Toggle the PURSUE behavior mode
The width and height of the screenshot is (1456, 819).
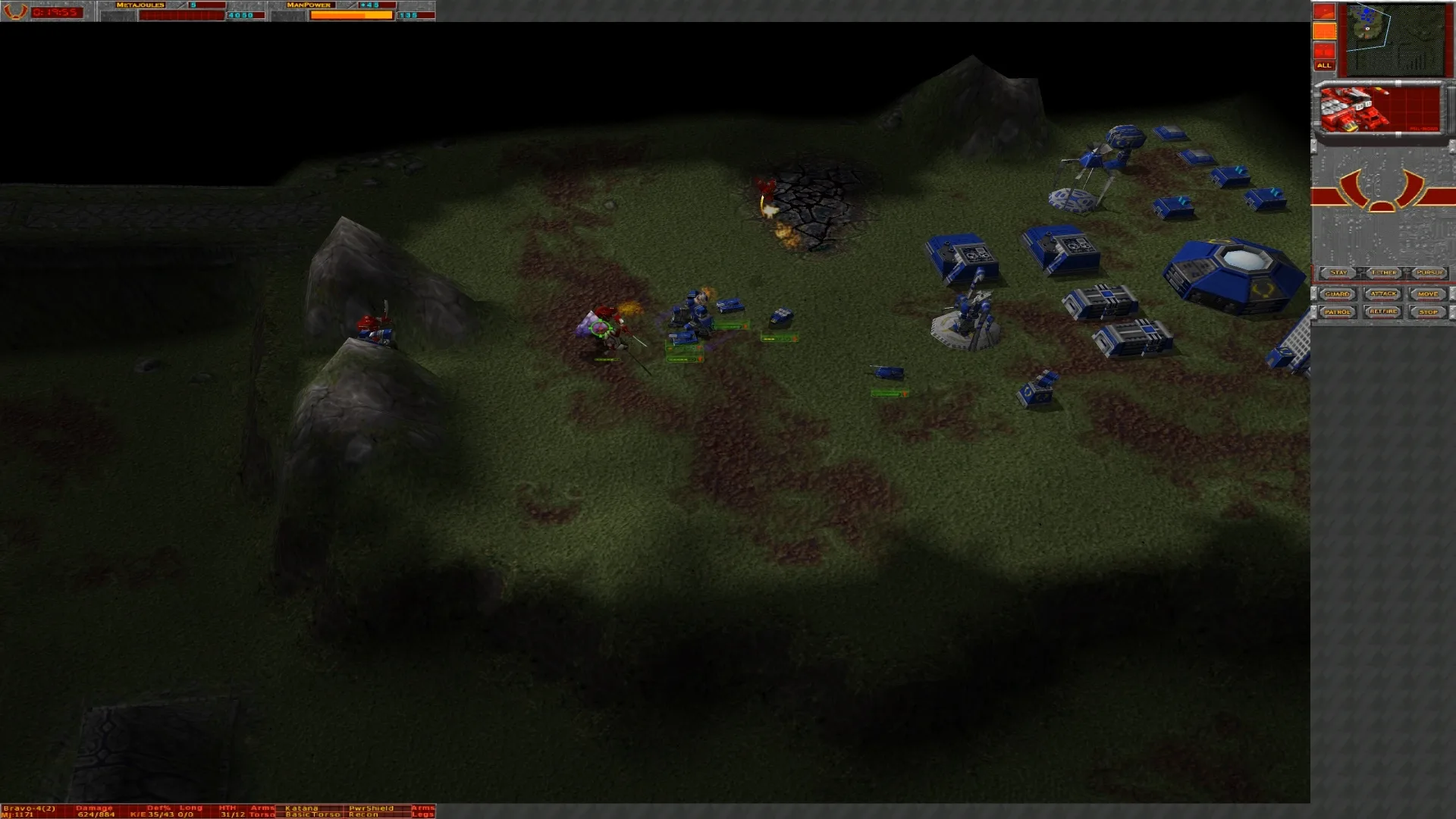(x=1429, y=272)
